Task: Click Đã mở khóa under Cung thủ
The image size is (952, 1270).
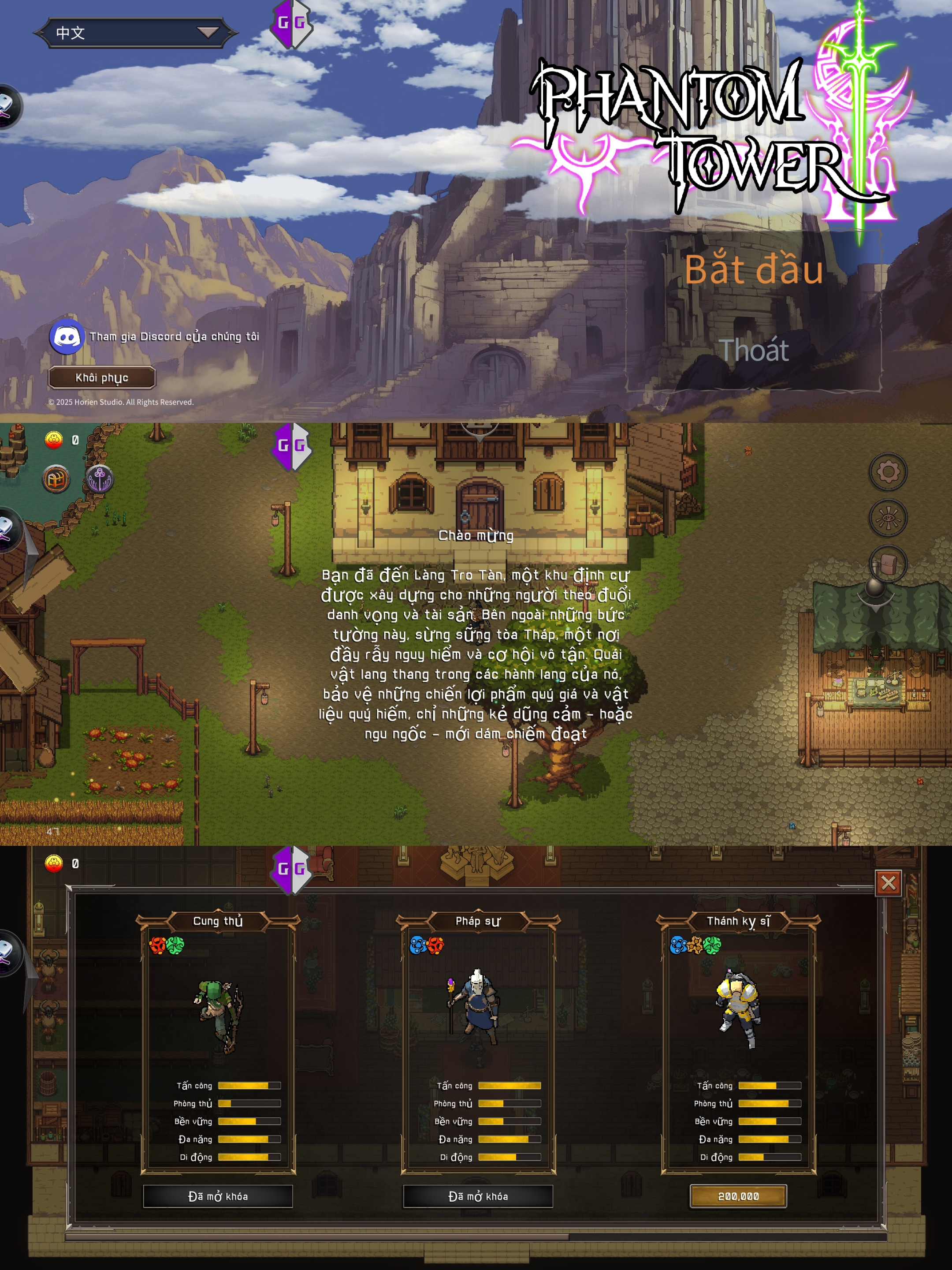Action: pos(218,1196)
